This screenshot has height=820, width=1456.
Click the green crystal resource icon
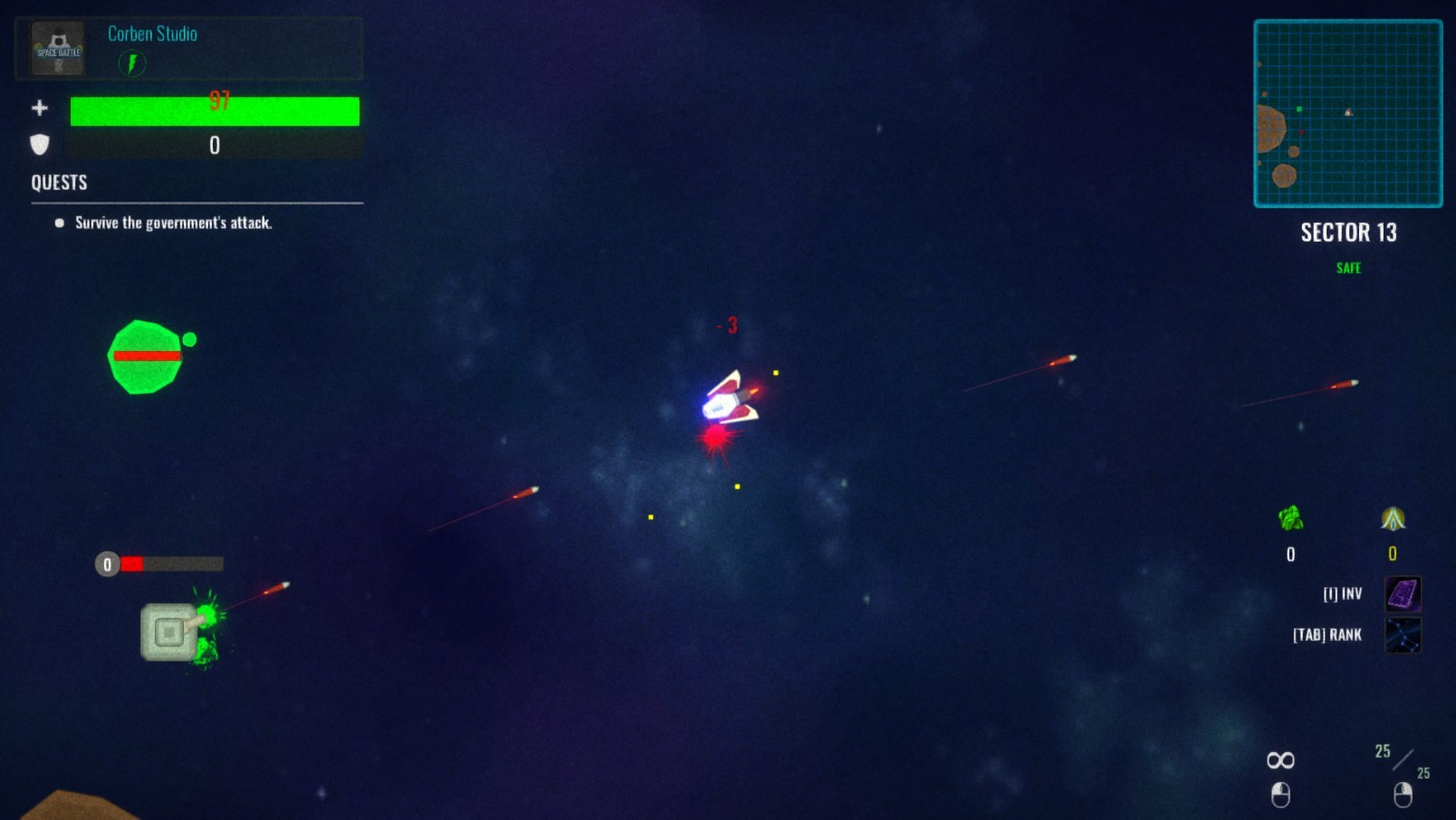[x=1289, y=519]
